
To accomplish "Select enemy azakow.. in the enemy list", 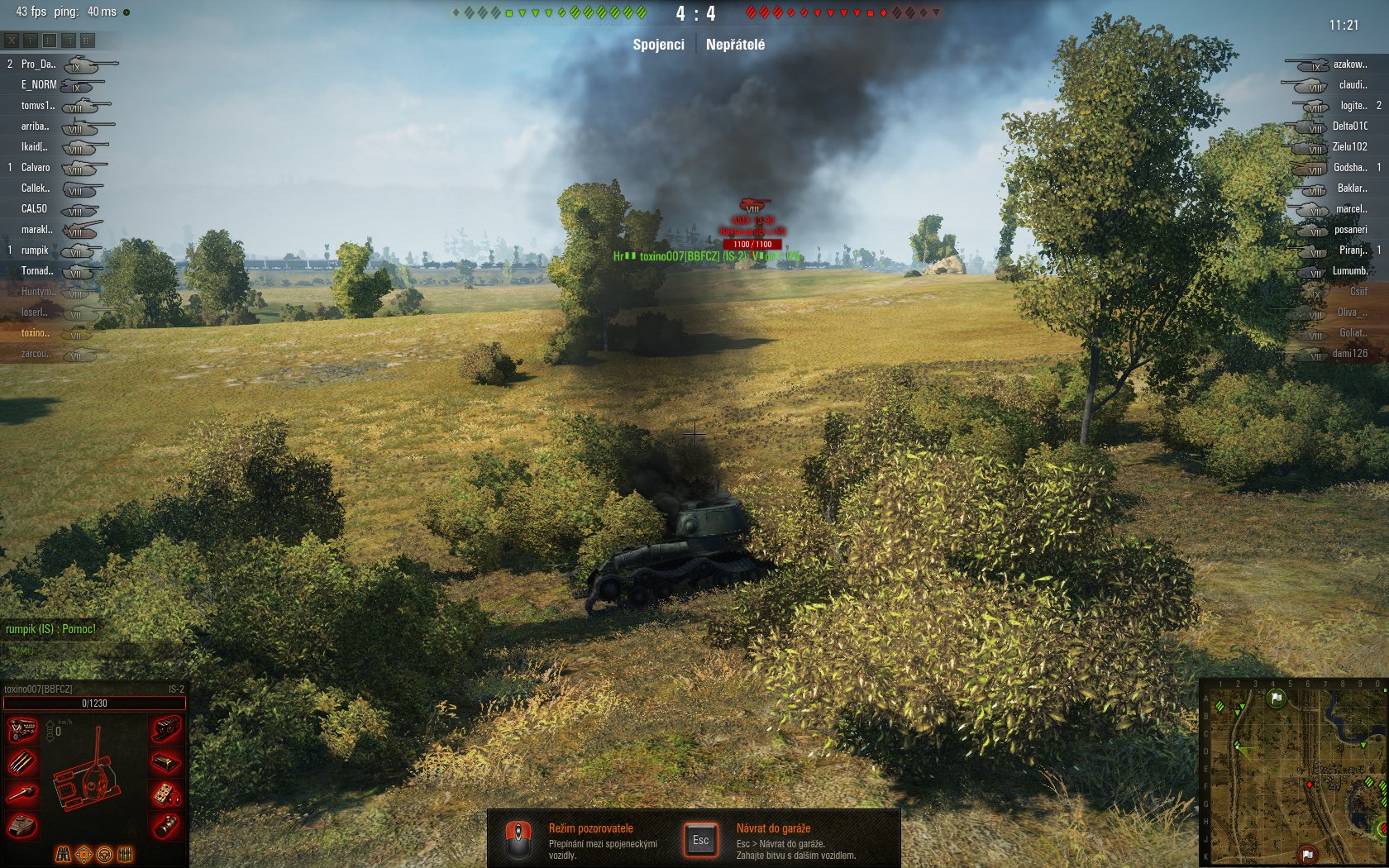I will pos(1349,64).
